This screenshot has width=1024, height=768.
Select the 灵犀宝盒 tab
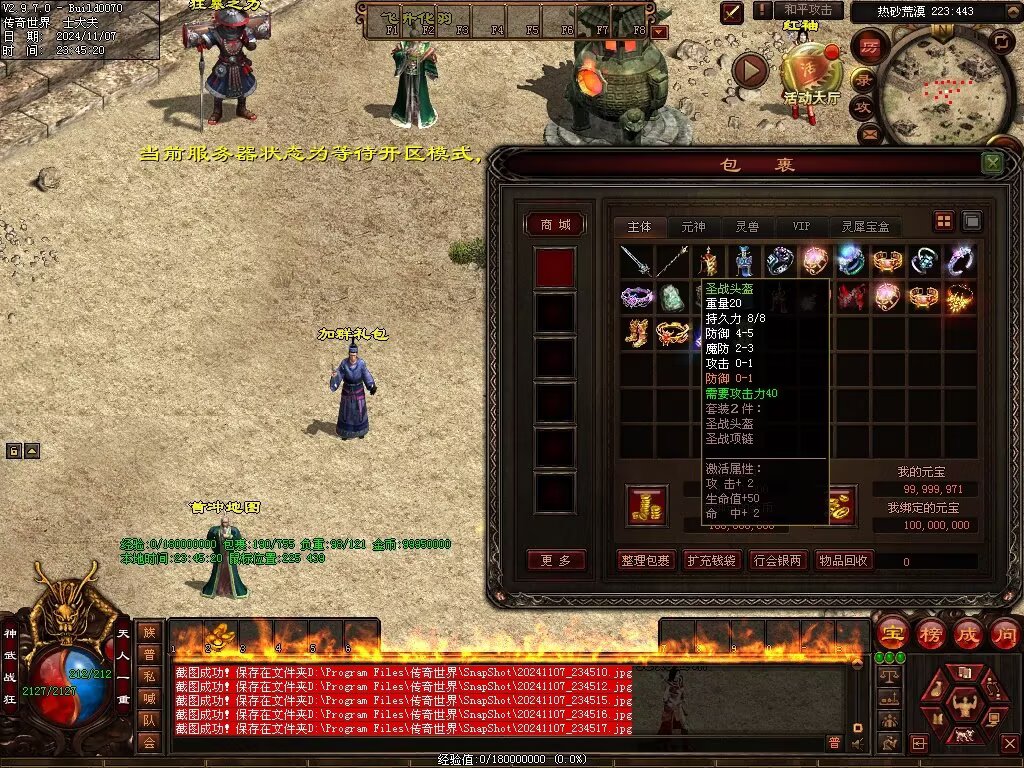click(x=865, y=227)
